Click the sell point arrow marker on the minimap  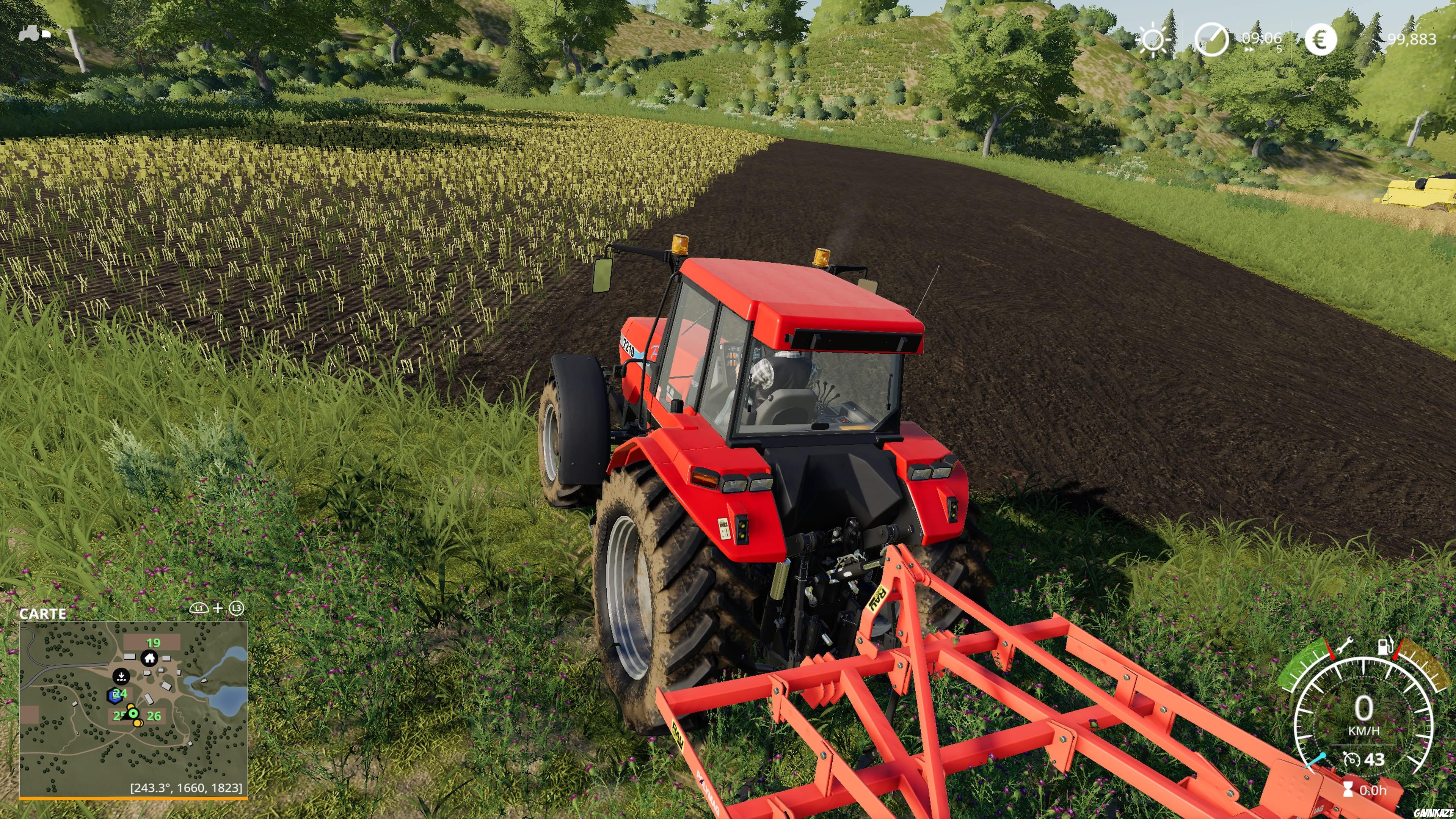tap(121, 676)
